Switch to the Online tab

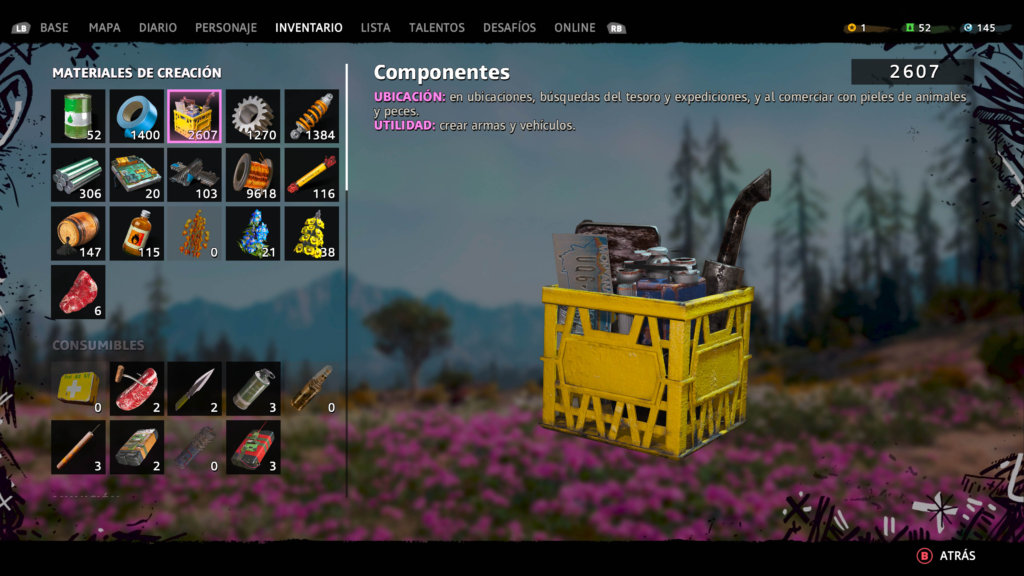click(x=575, y=28)
